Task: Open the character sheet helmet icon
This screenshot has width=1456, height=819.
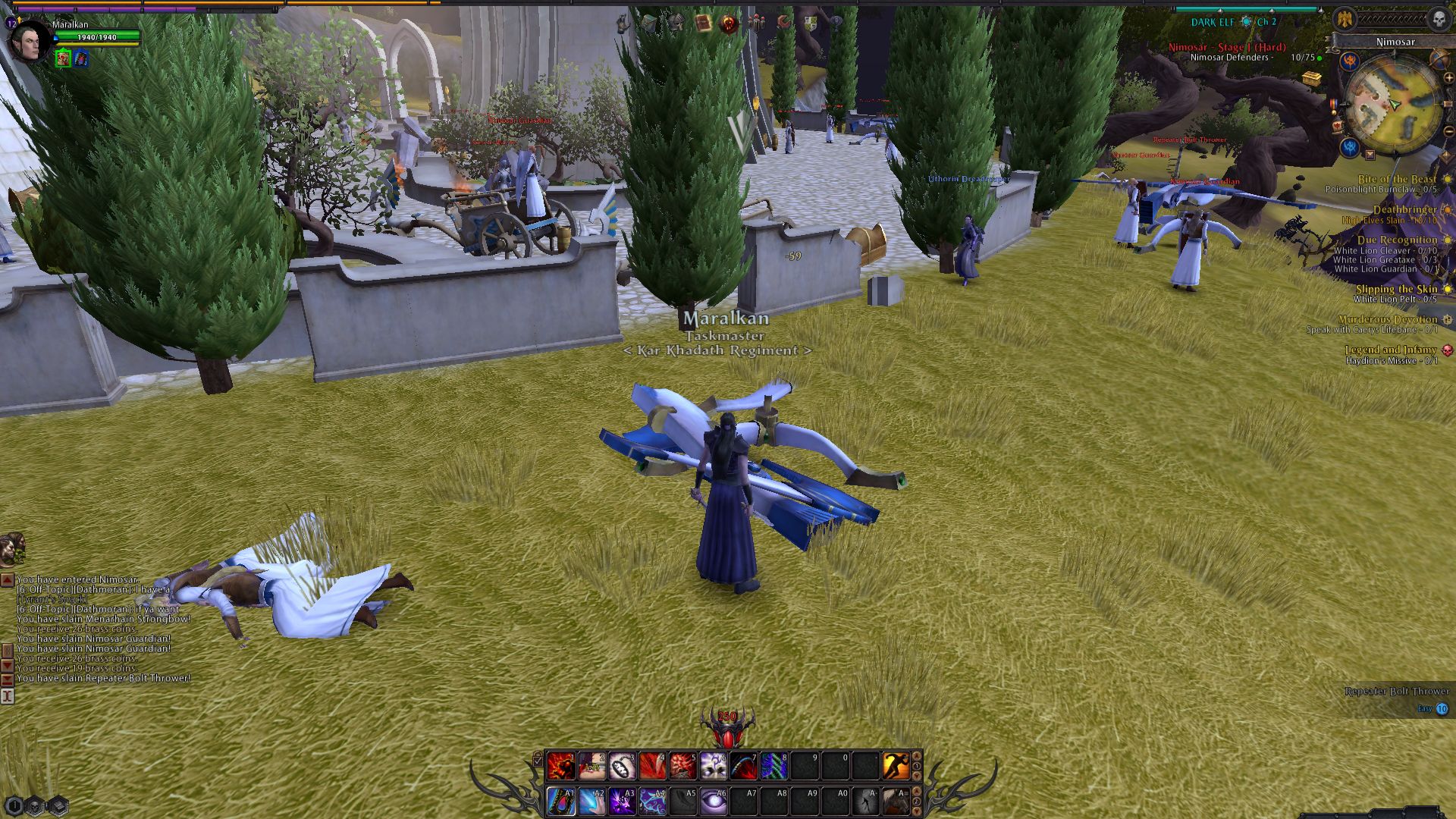Action: pos(676,23)
